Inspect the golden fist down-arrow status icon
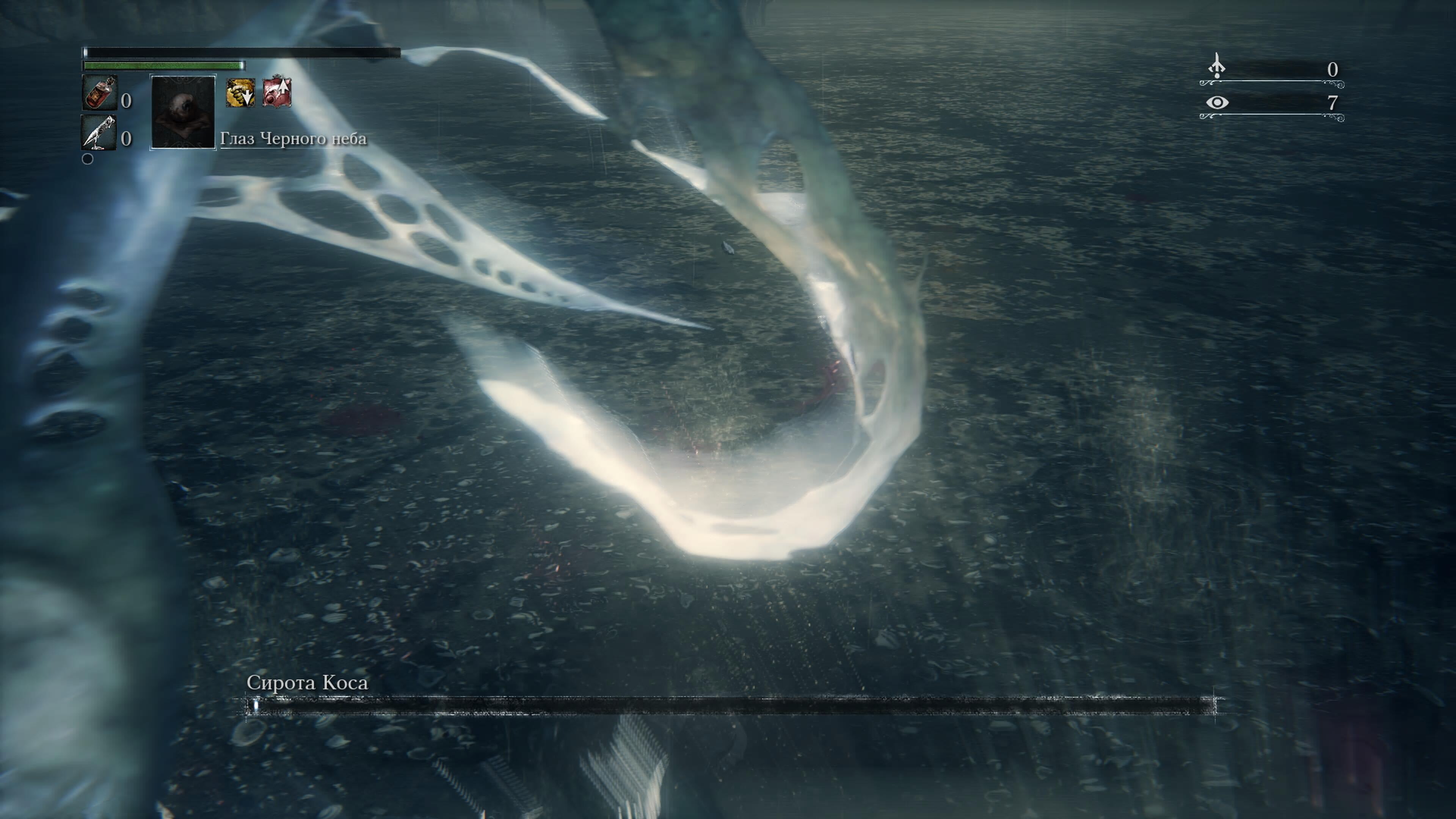 [x=240, y=93]
